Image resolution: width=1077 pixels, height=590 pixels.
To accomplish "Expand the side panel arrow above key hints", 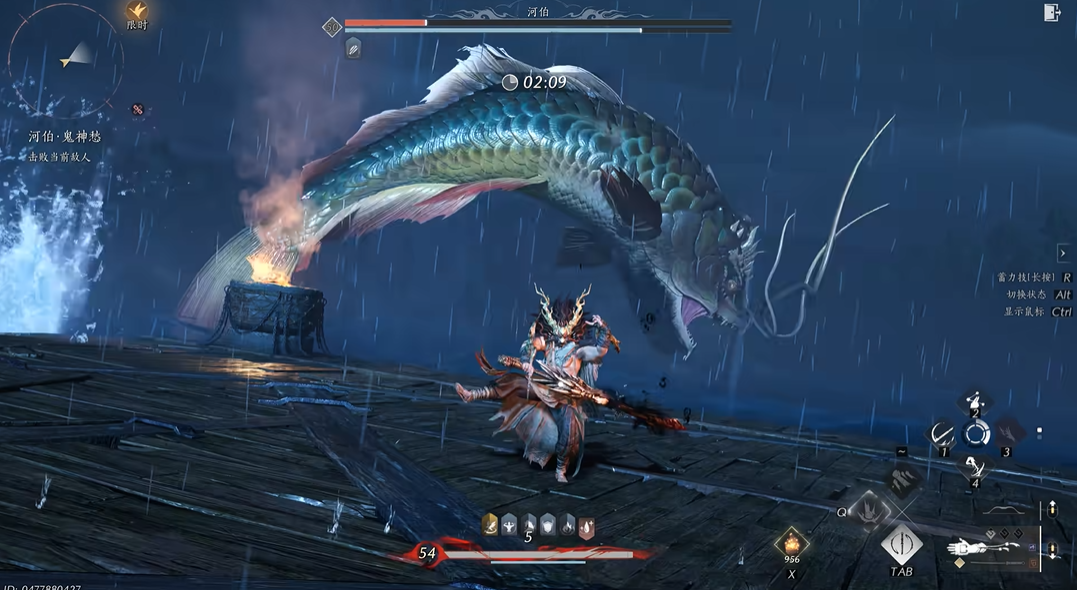I will click(x=1063, y=253).
